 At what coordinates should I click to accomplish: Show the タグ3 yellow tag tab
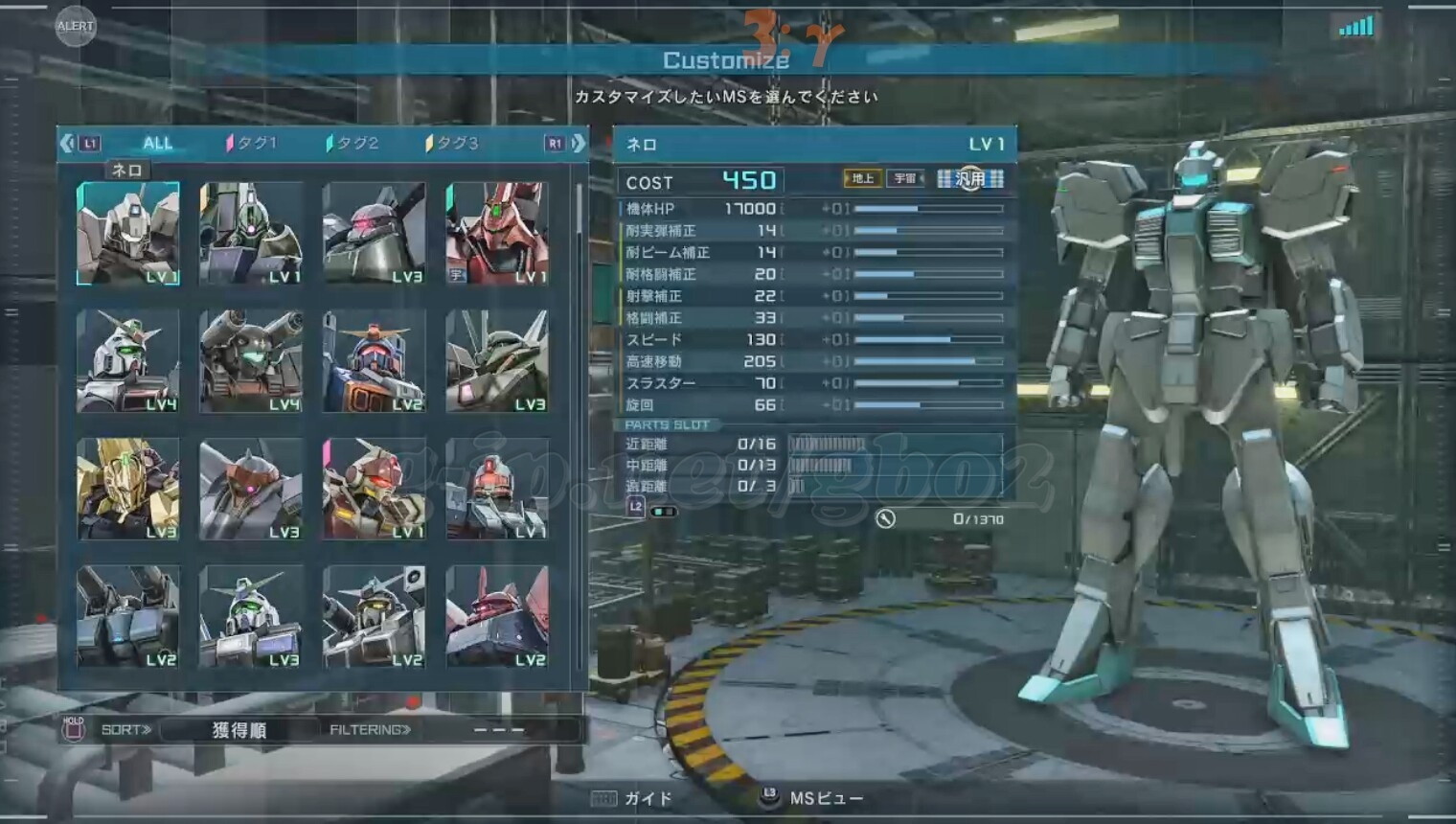point(452,144)
